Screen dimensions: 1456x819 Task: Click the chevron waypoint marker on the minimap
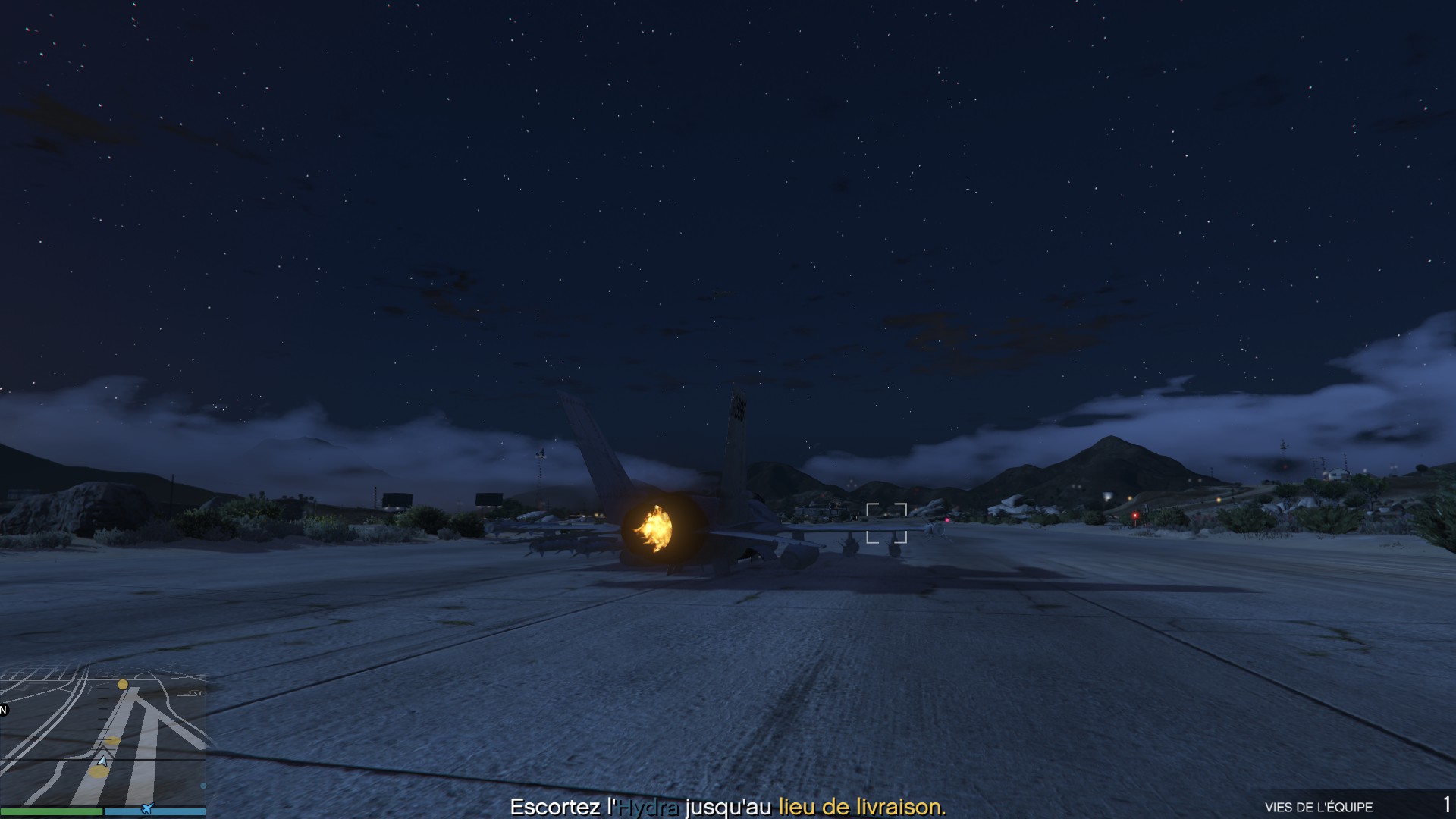coord(103,750)
